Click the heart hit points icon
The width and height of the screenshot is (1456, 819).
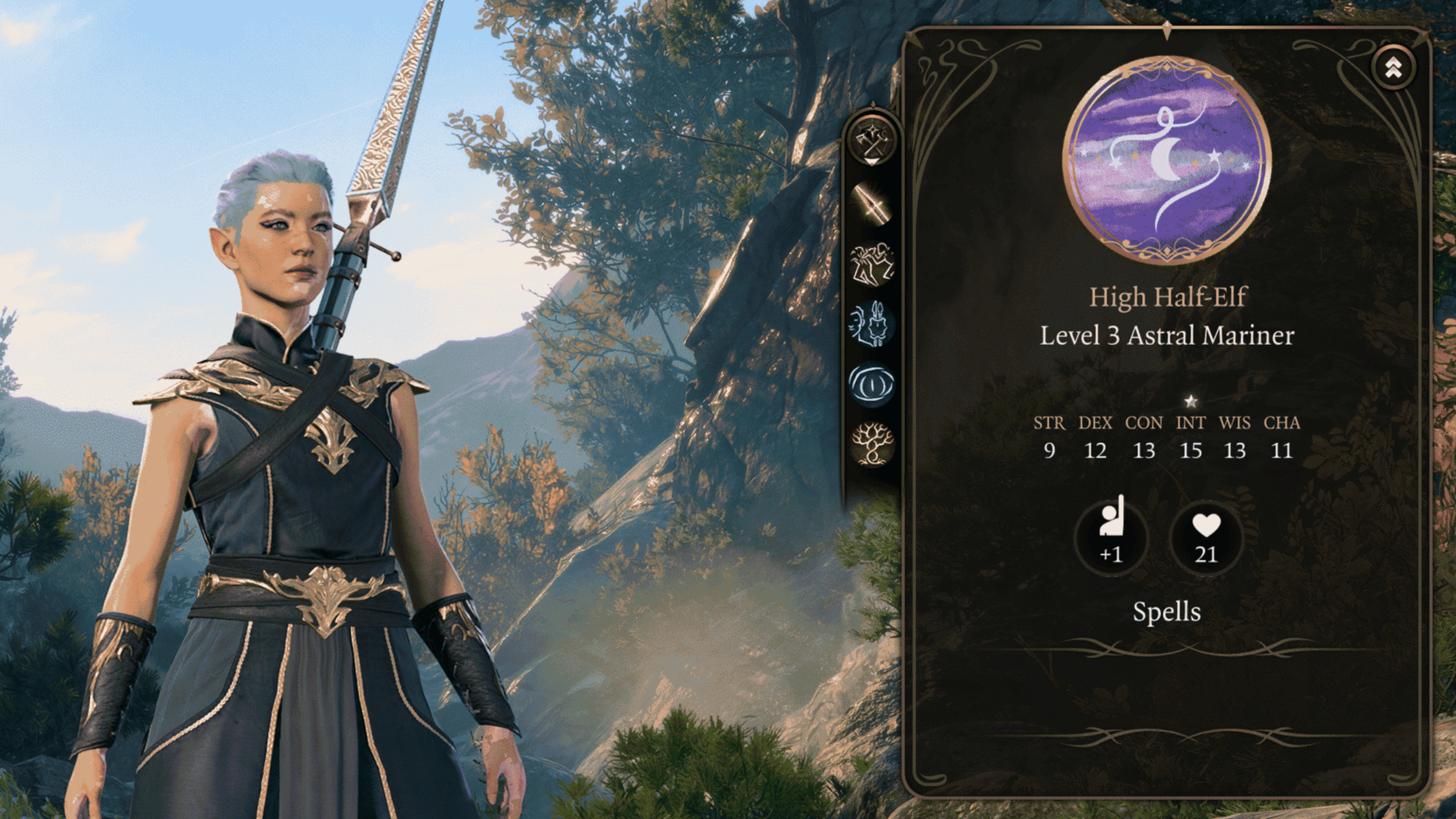coord(1206,537)
